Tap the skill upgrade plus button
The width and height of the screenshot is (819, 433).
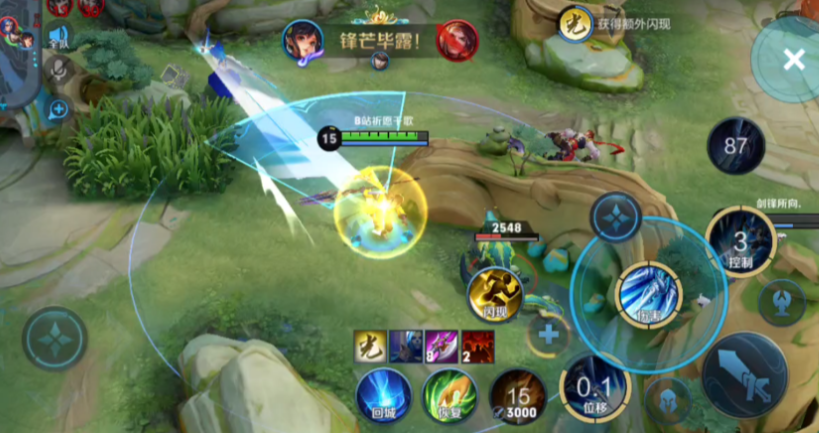tap(548, 333)
